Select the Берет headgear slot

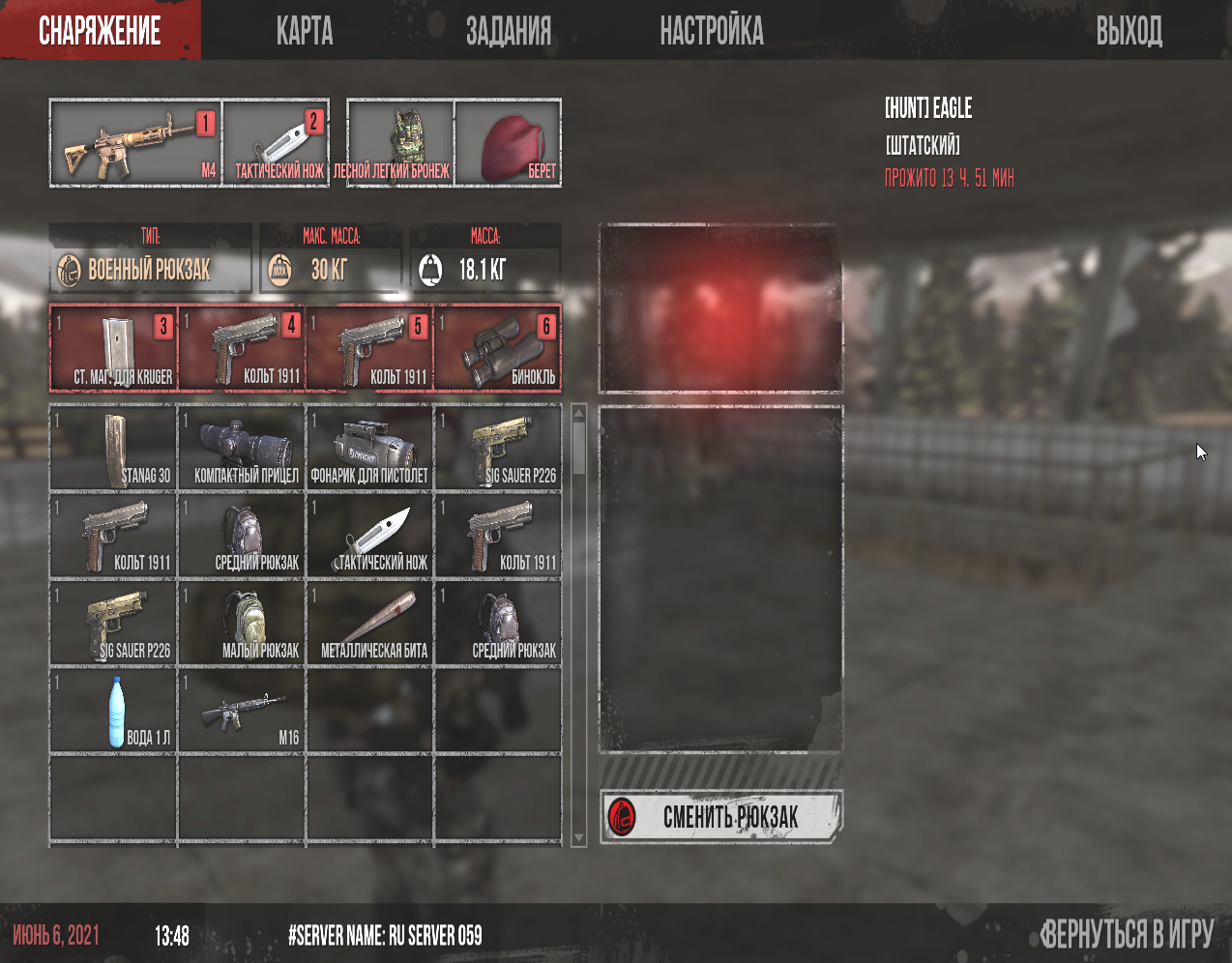pyautogui.click(x=508, y=143)
